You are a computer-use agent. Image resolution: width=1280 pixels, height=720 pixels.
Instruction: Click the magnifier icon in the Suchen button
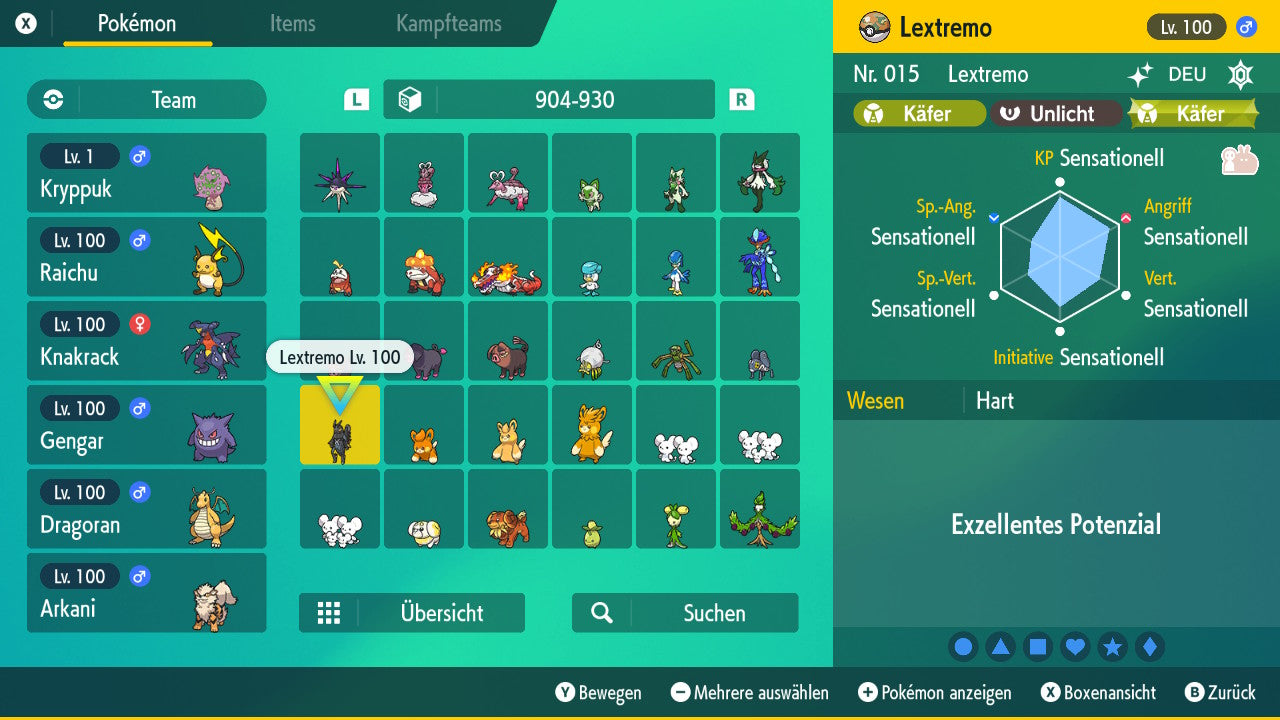pos(600,613)
